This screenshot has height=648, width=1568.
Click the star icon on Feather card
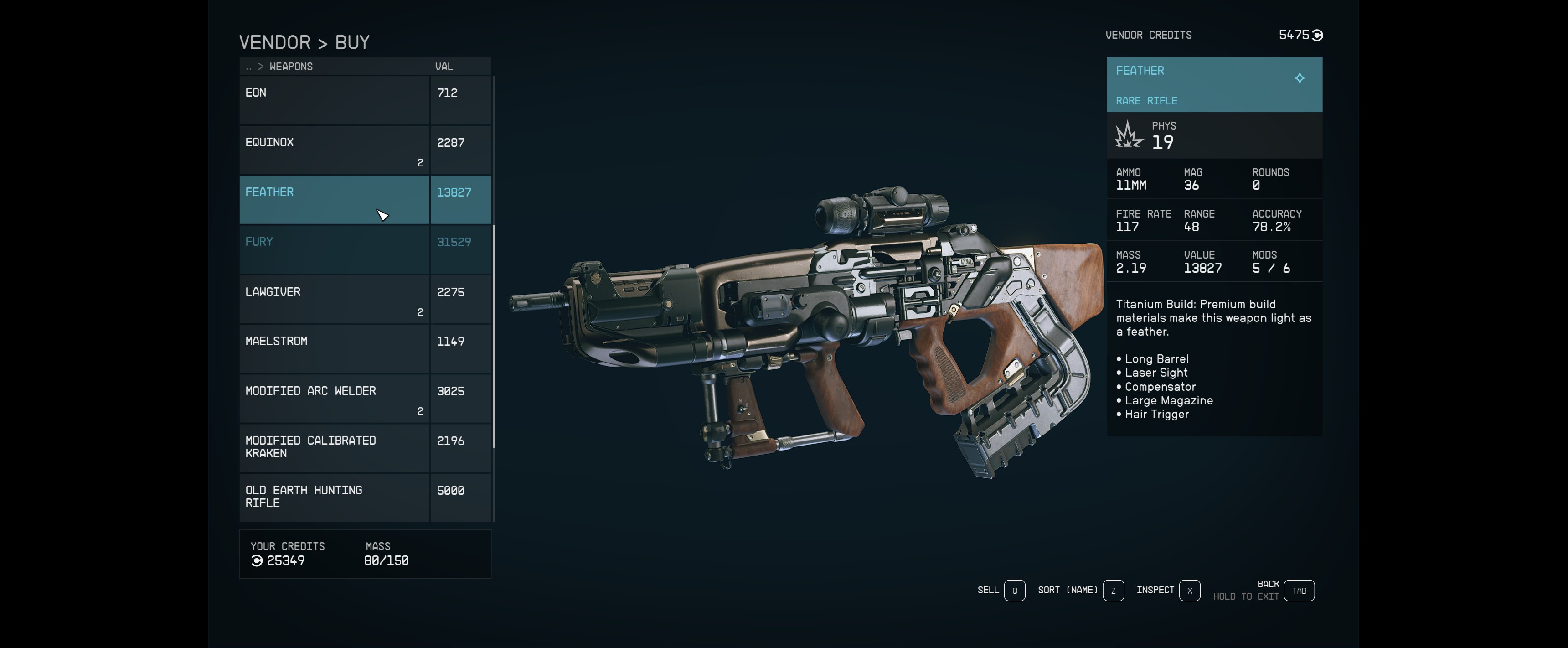(1300, 78)
